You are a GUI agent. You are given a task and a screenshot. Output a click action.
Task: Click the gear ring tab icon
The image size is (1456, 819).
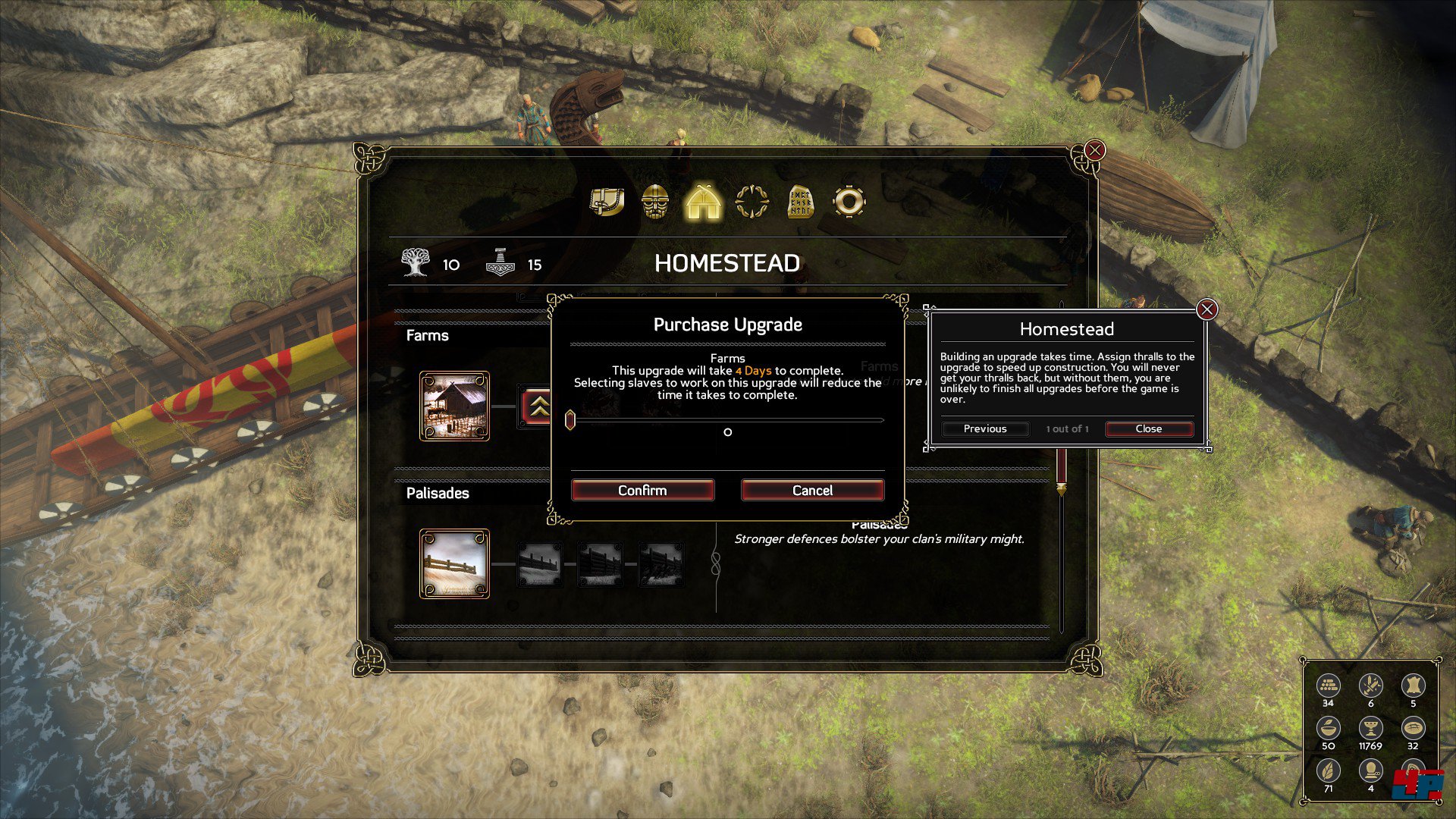[x=849, y=201]
